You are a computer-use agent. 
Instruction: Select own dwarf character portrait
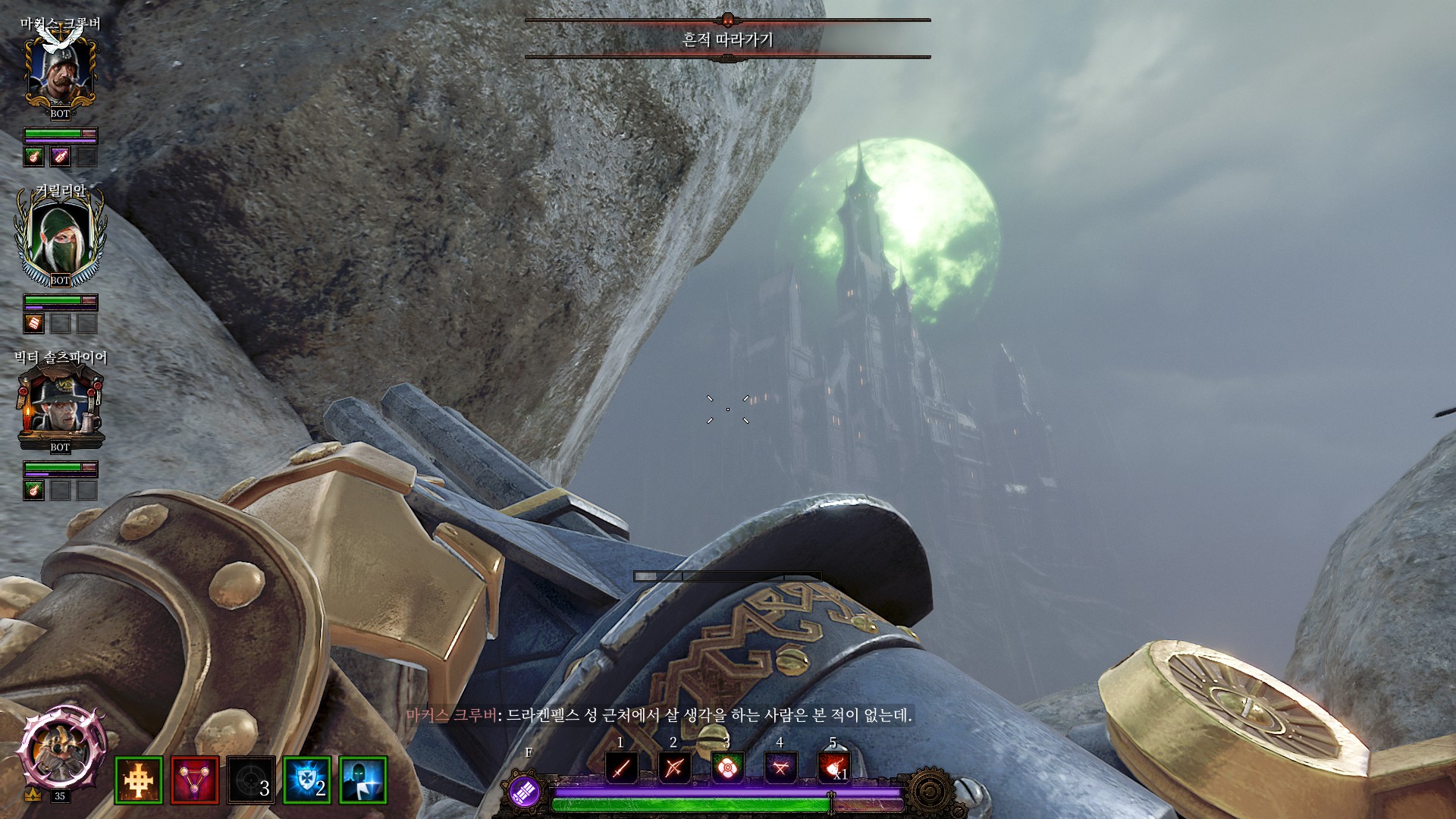60,751
